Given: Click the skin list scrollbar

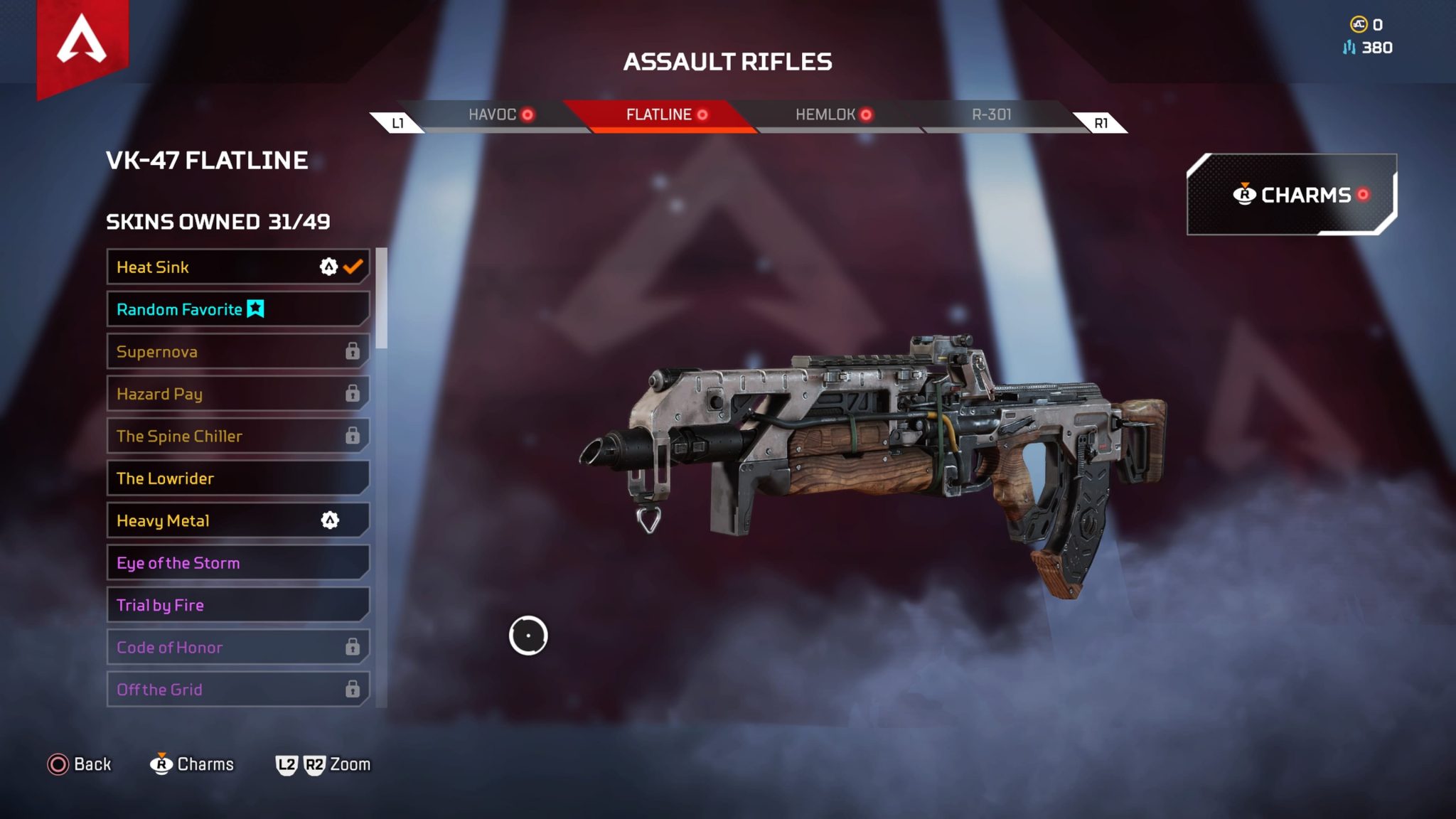Looking at the screenshot, I should 382,299.
